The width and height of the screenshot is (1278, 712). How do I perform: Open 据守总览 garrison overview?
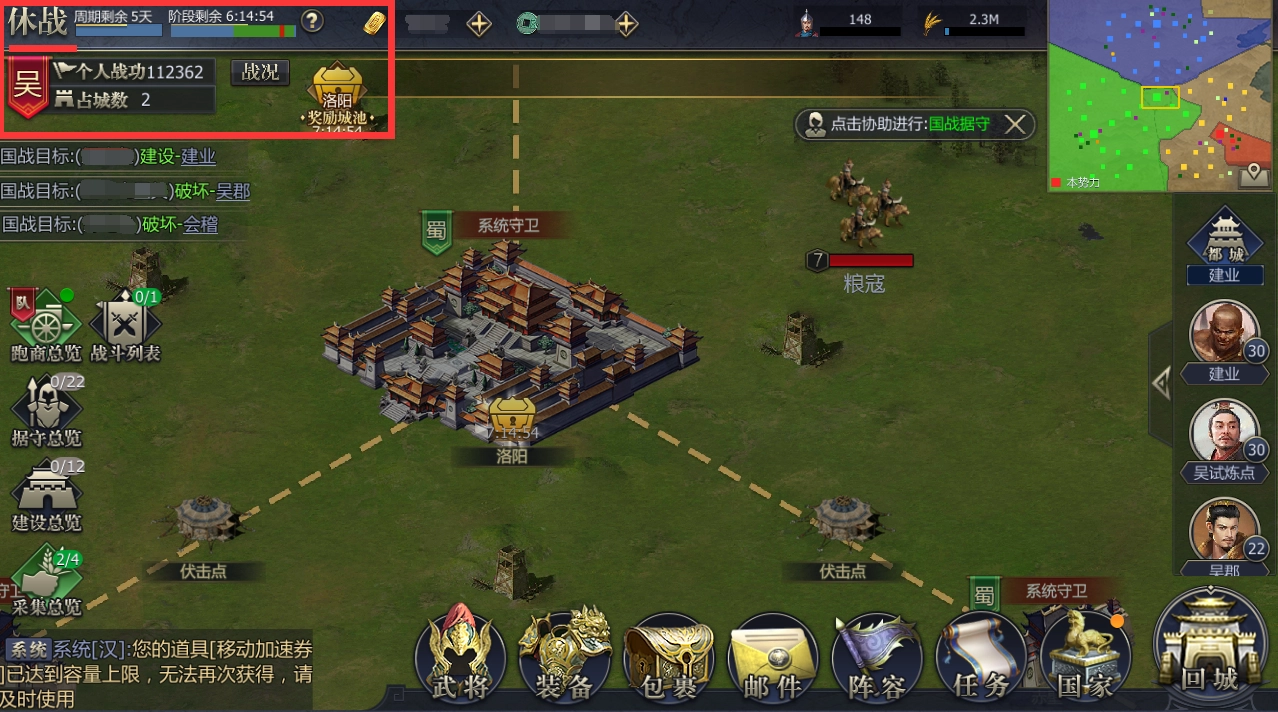45,410
